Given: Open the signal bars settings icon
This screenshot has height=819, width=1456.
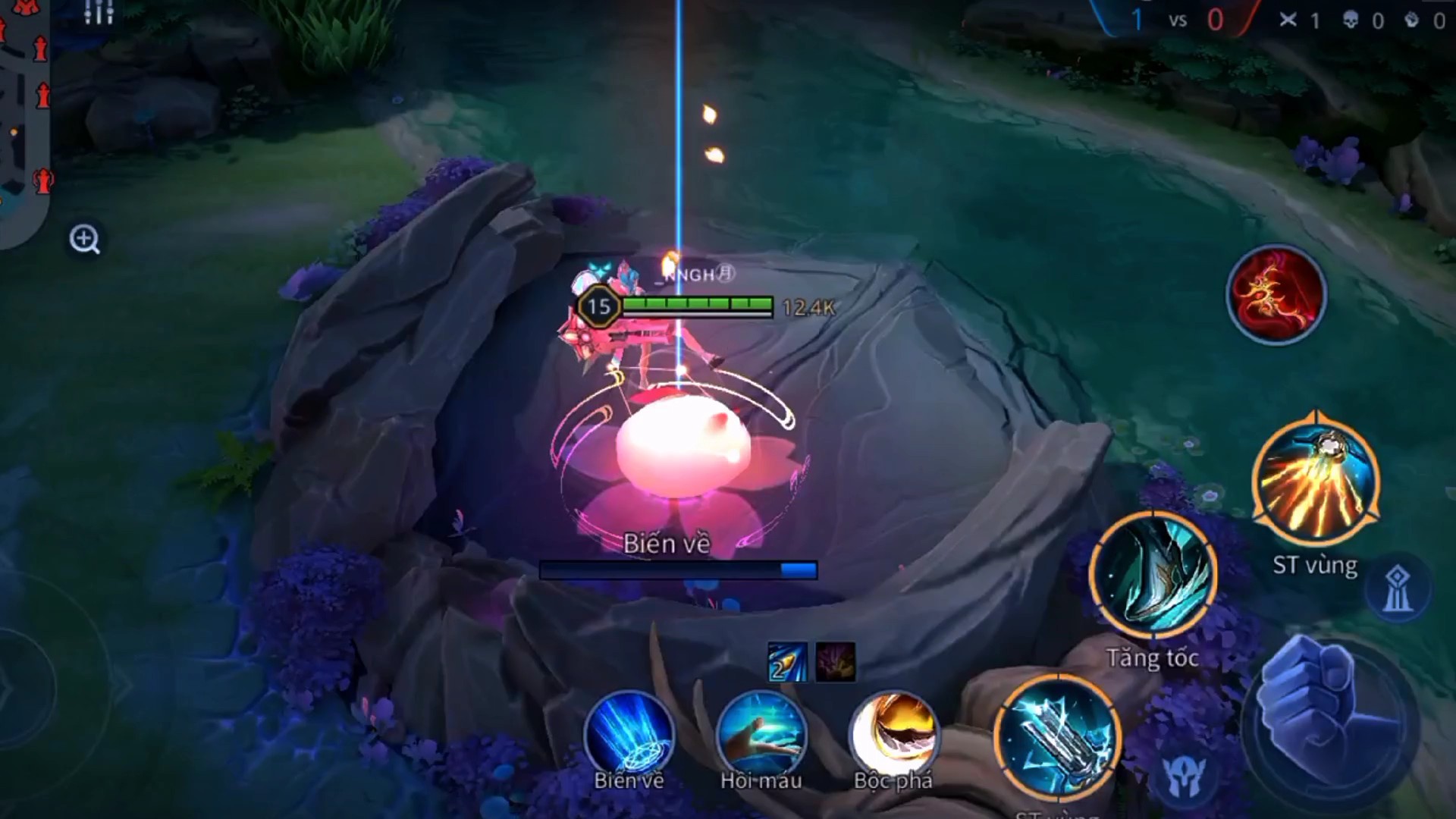Looking at the screenshot, I should tap(99, 11).
